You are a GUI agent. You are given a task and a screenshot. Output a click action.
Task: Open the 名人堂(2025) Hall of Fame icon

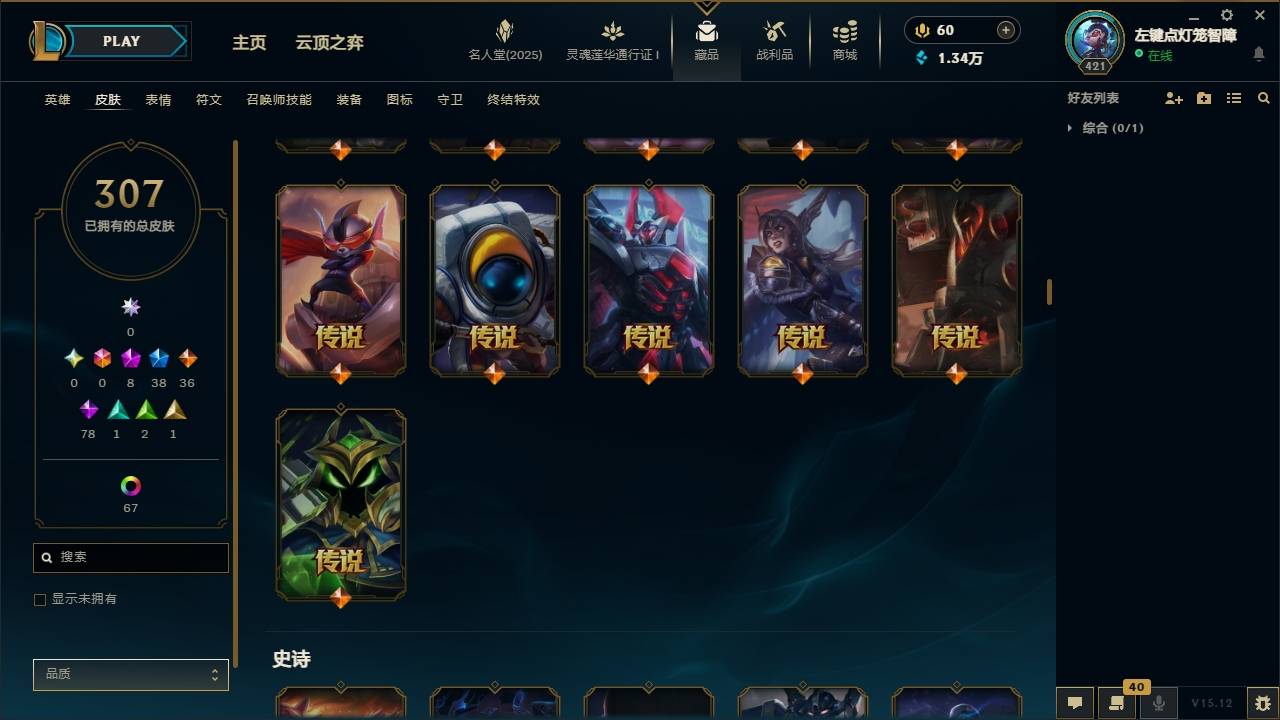(x=504, y=38)
